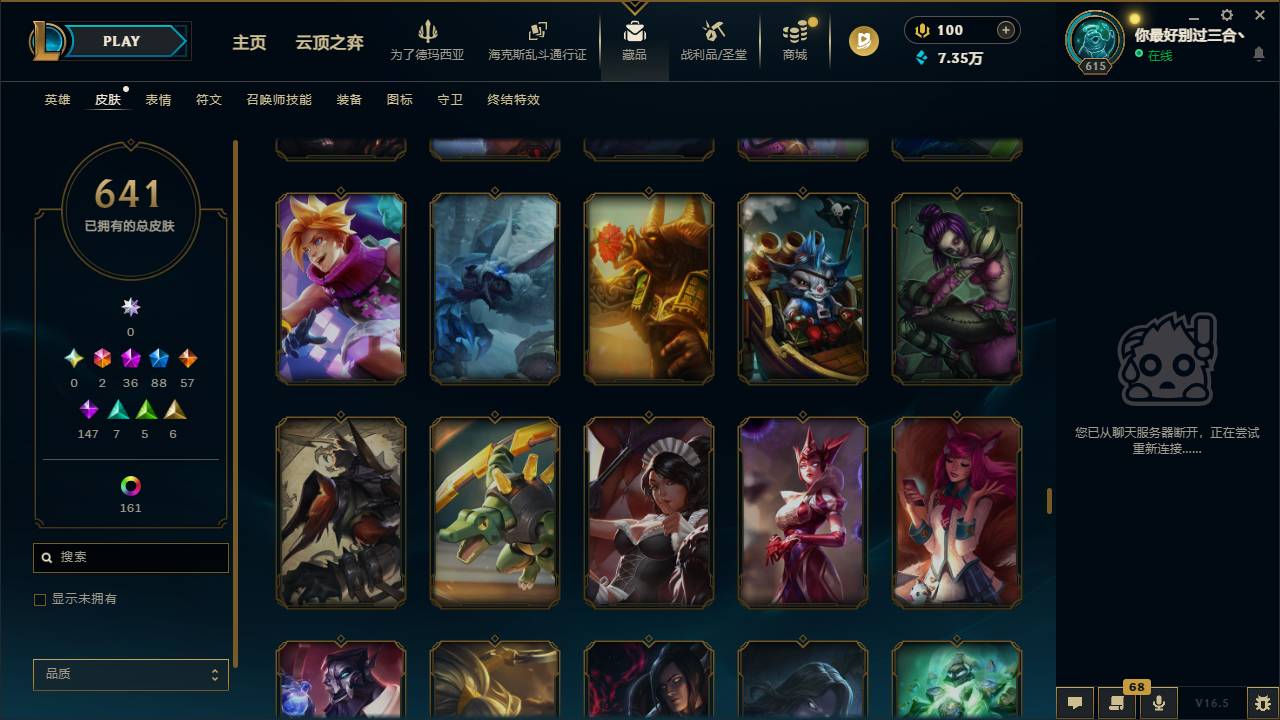Open the 品质 quality filter dropdown
Image resolution: width=1280 pixels, height=720 pixels.
pyautogui.click(x=130, y=674)
